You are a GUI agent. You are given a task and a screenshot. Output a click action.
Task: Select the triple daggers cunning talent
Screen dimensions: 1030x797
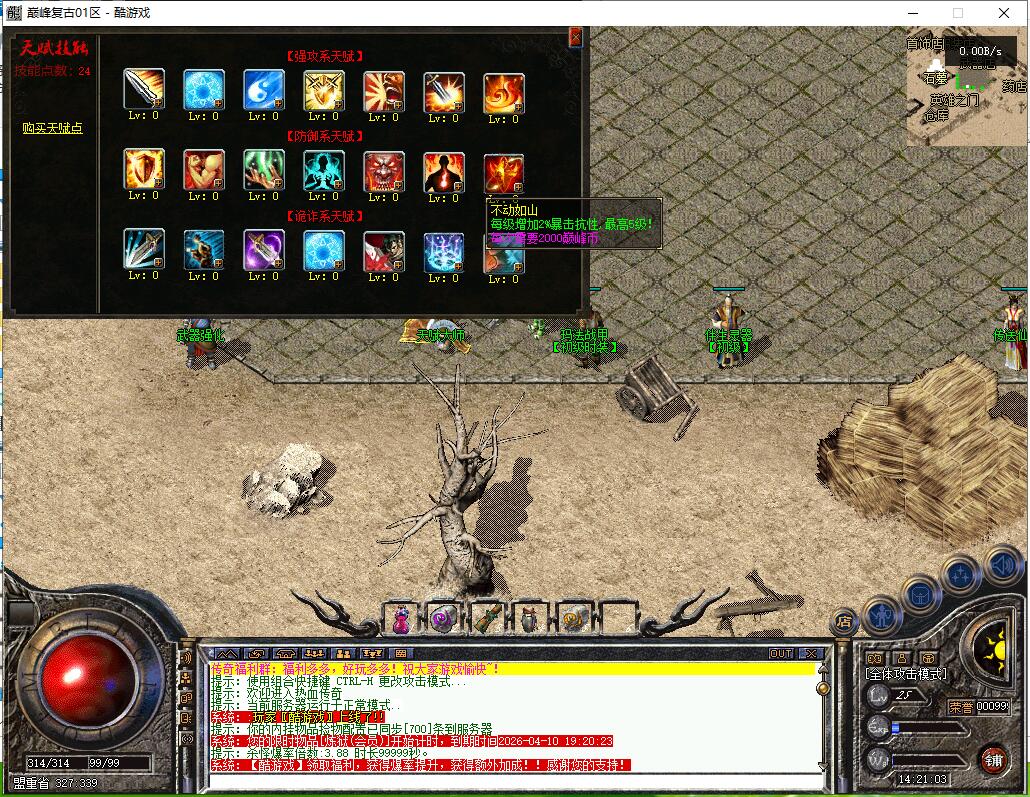(144, 250)
